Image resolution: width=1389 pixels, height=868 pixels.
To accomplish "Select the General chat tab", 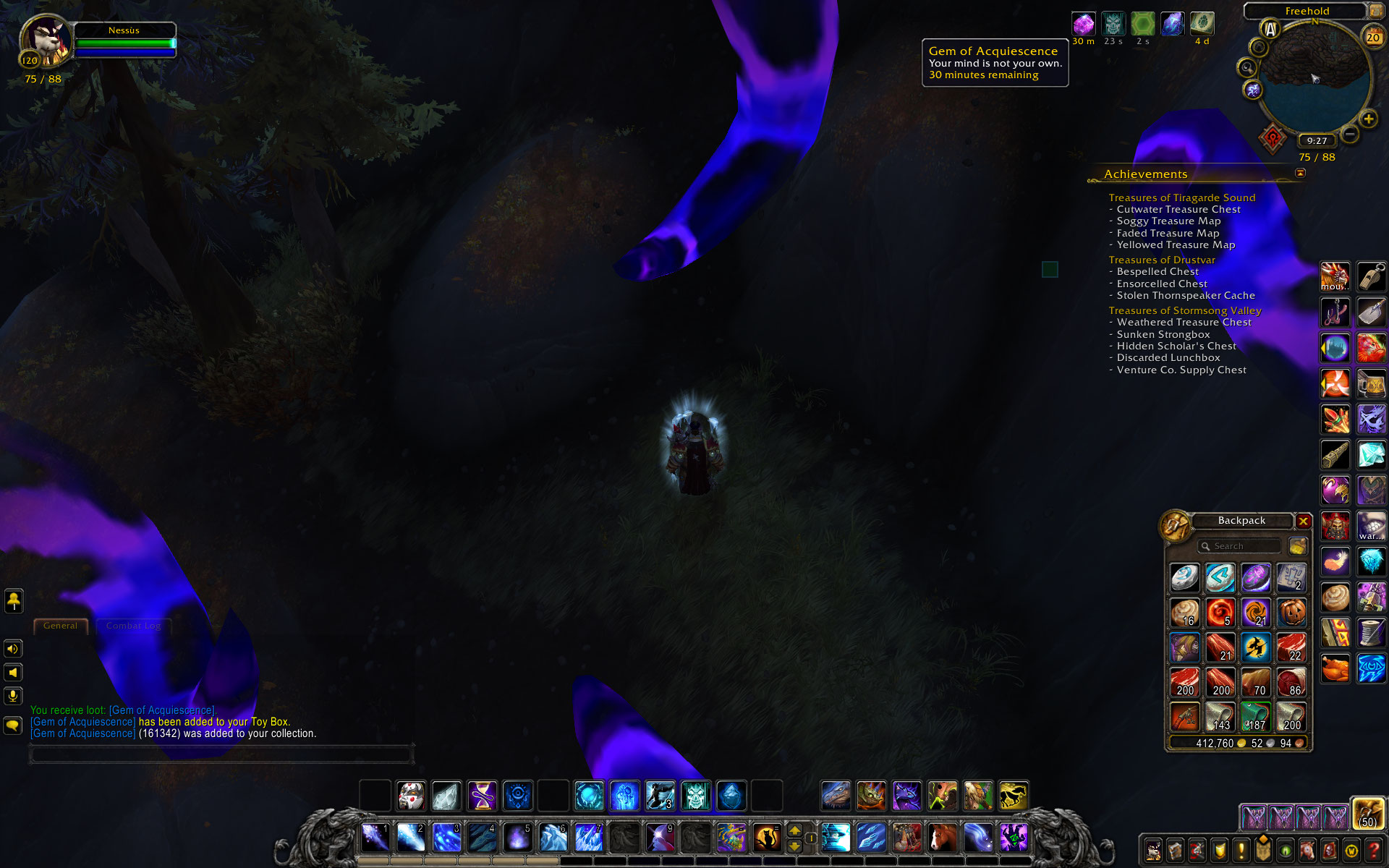I will pyautogui.click(x=60, y=626).
